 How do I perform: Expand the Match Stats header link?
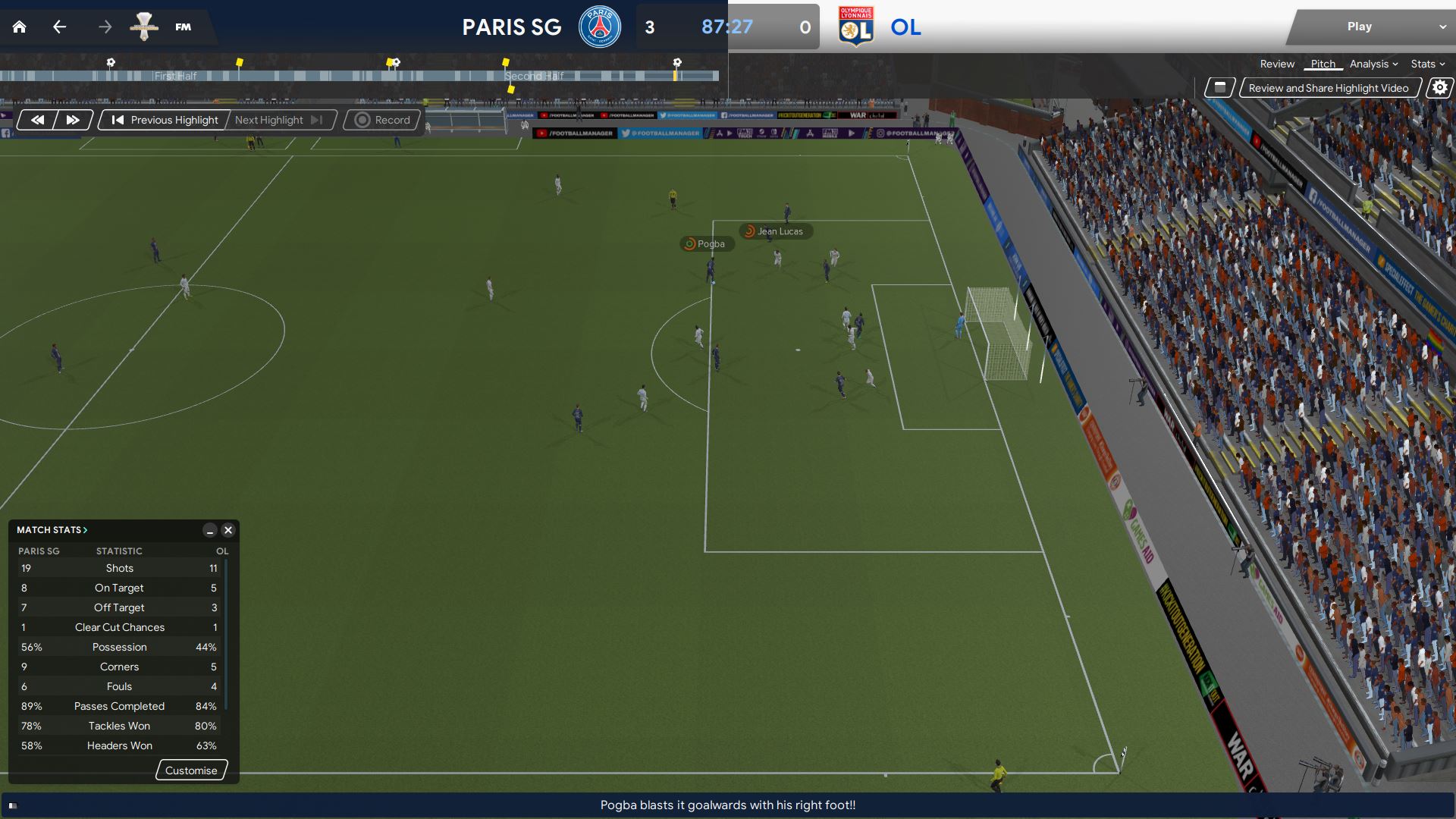tap(52, 530)
